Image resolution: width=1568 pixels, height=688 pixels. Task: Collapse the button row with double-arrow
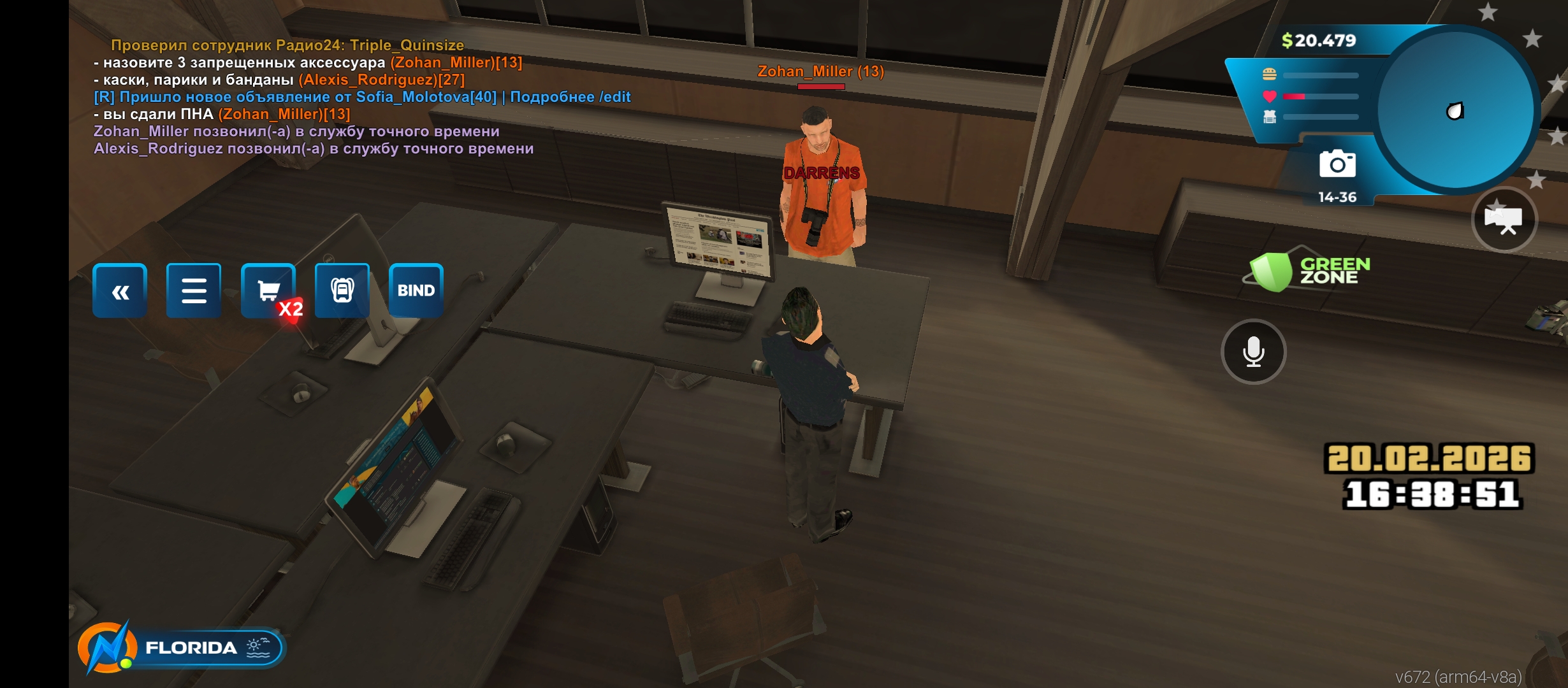[120, 291]
